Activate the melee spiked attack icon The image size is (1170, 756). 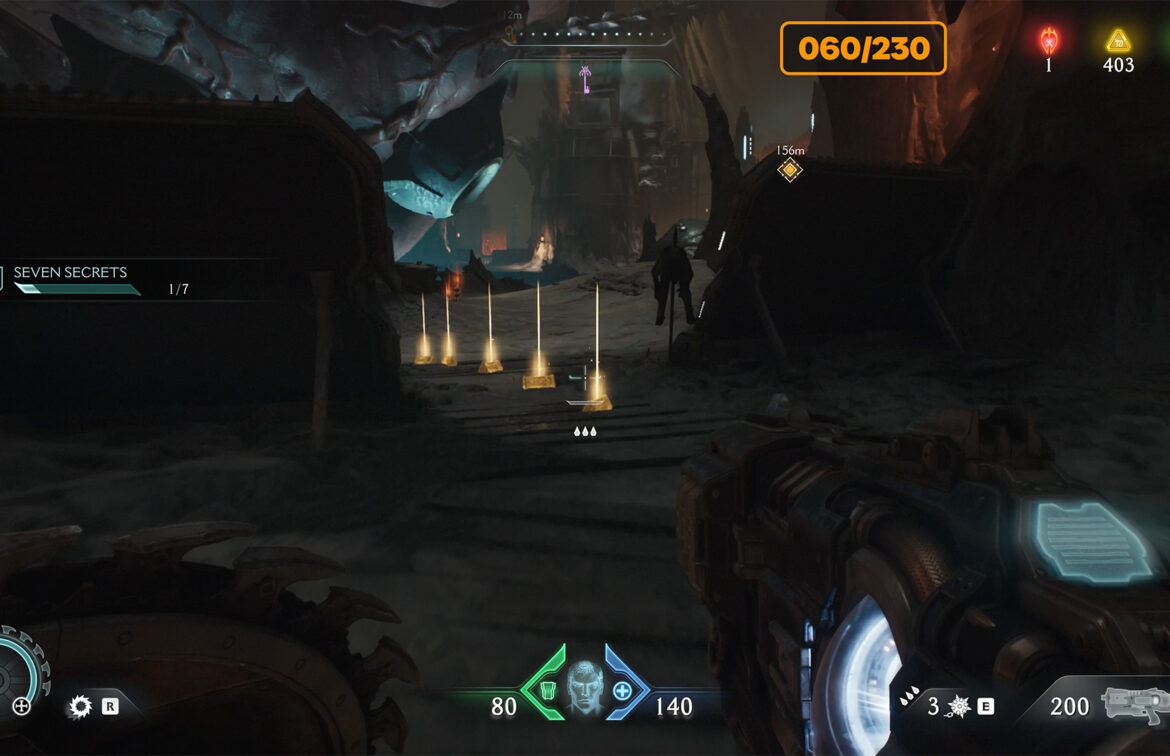pos(959,707)
